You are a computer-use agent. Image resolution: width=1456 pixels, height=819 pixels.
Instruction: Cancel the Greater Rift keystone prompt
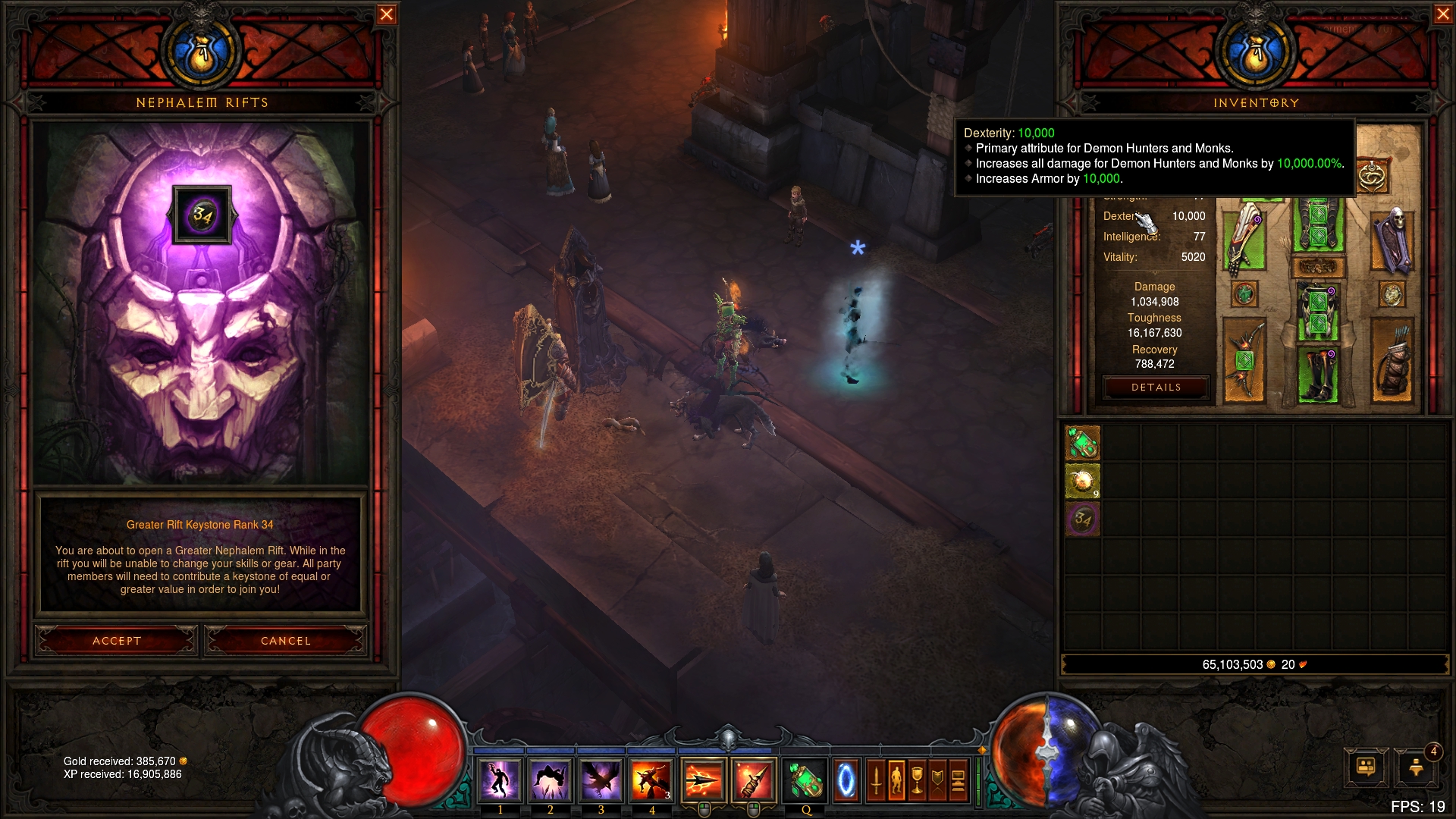coord(286,641)
